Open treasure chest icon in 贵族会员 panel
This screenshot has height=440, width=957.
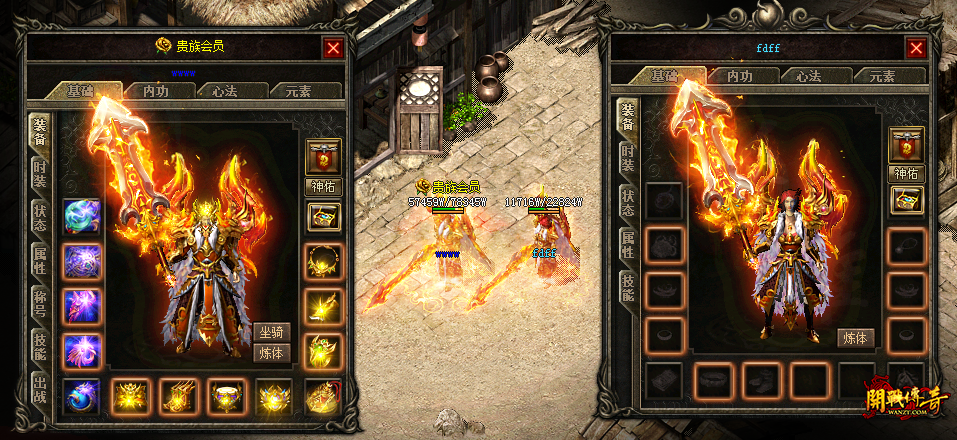tap(324, 215)
